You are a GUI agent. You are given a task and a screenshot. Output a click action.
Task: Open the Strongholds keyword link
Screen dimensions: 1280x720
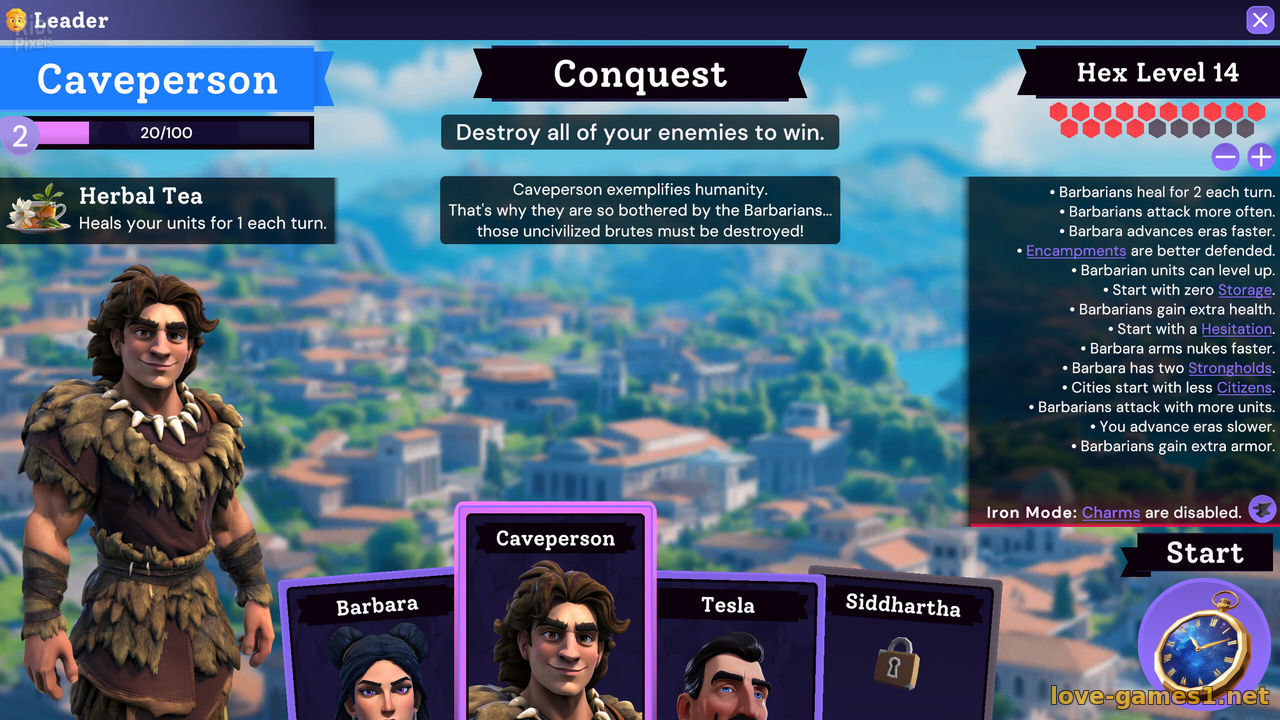pyautogui.click(x=1230, y=368)
